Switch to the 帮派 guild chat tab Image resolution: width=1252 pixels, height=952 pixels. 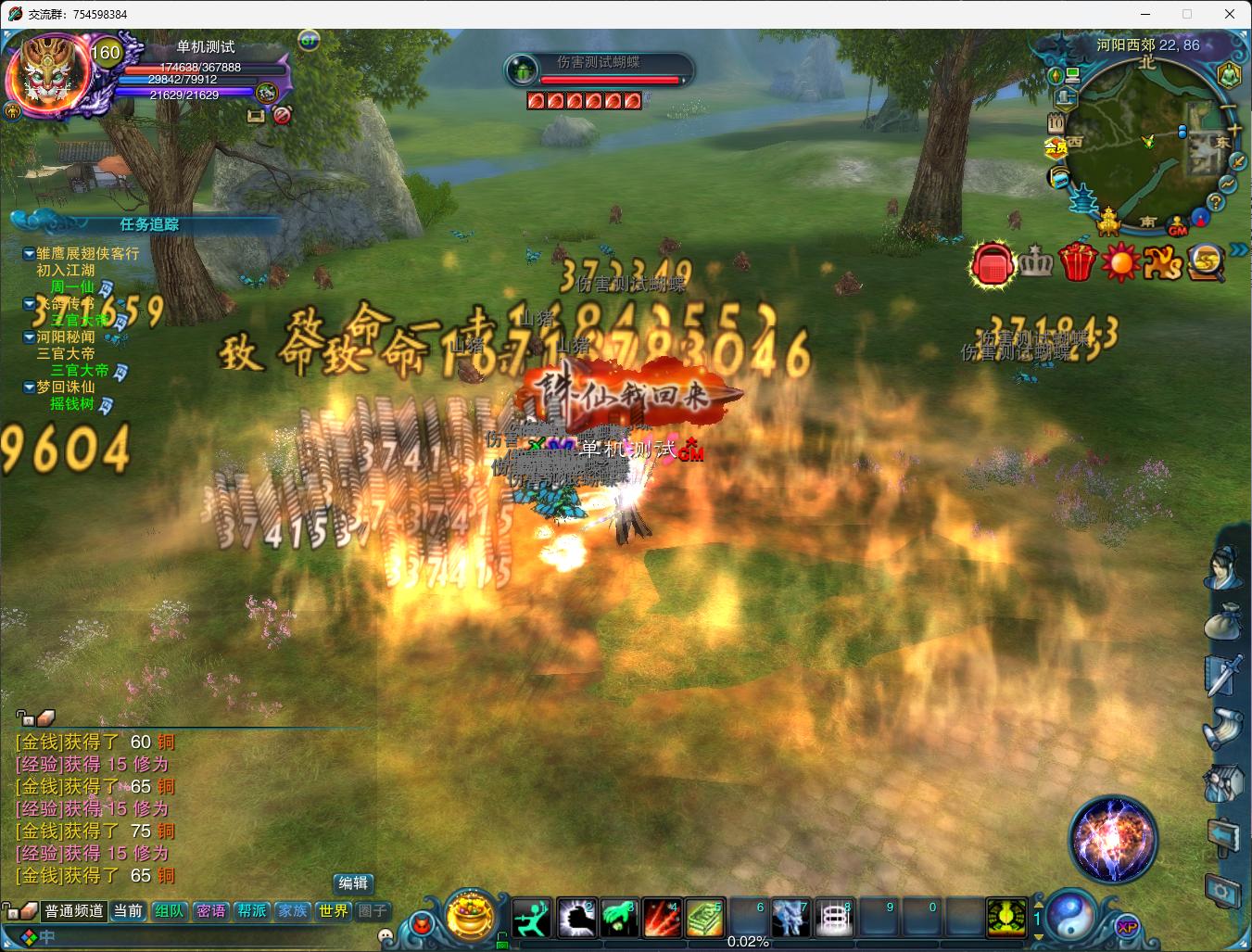[x=252, y=911]
